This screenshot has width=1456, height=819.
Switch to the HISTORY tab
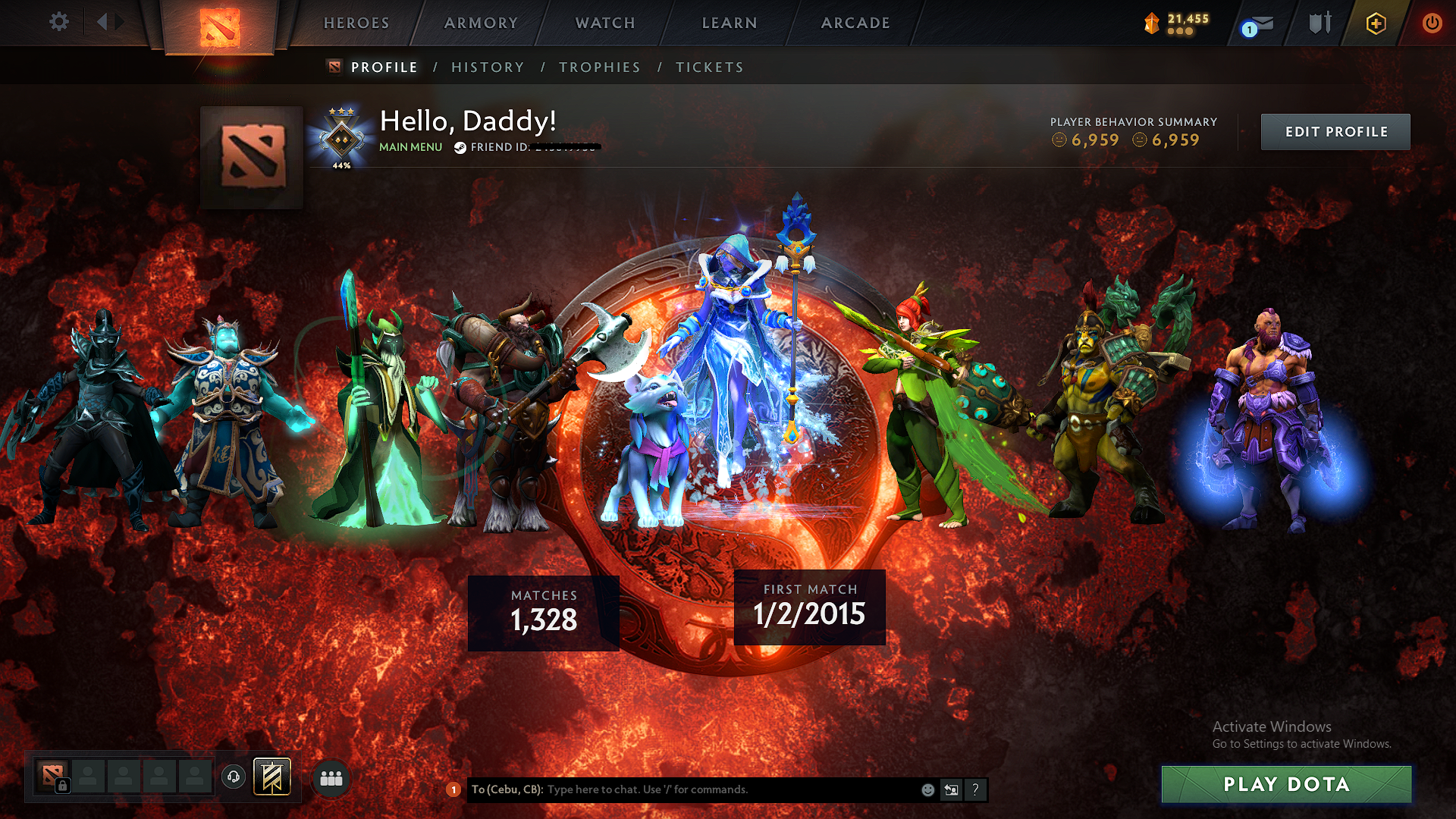coord(487,67)
